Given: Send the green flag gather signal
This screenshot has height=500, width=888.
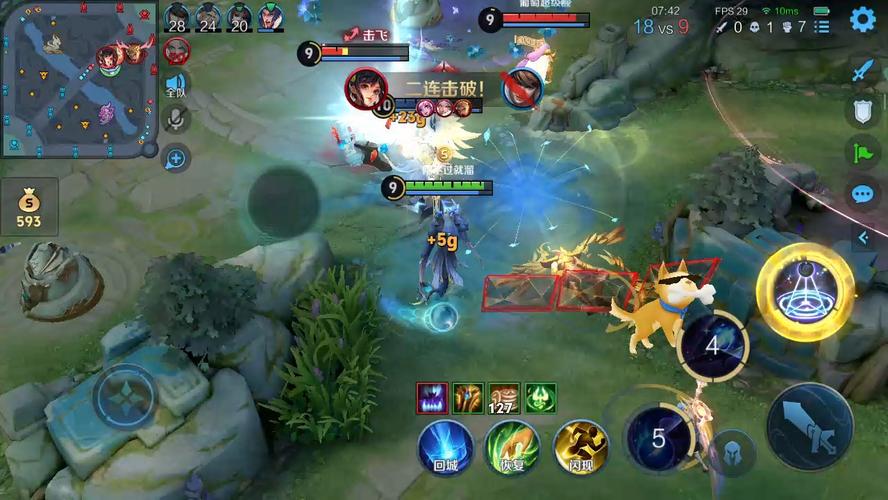Looking at the screenshot, I should pyautogui.click(x=862, y=152).
